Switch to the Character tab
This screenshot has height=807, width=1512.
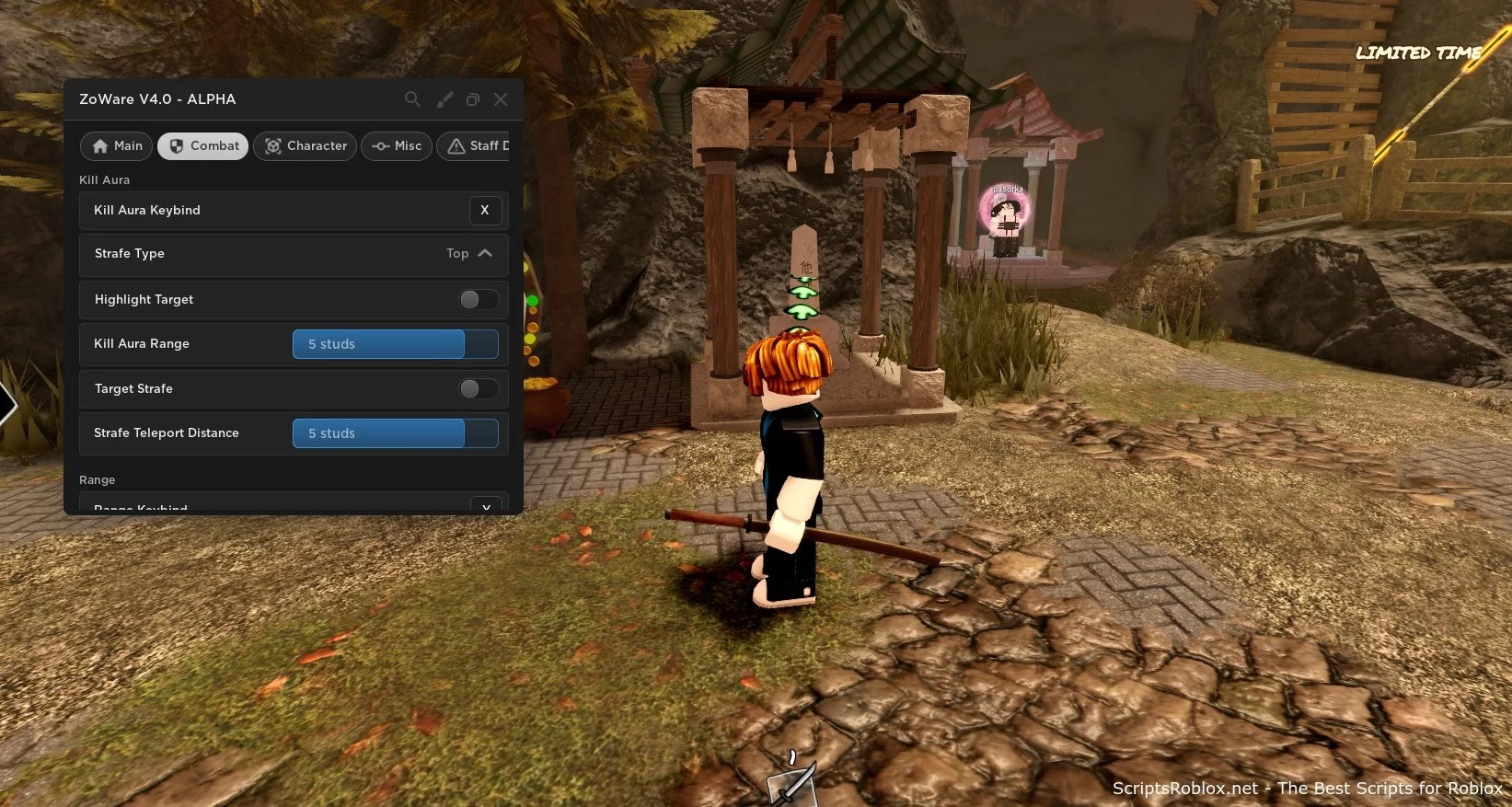tap(305, 146)
